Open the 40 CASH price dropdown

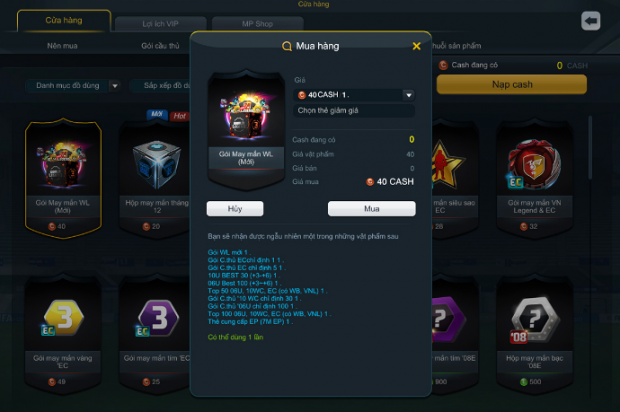408,95
